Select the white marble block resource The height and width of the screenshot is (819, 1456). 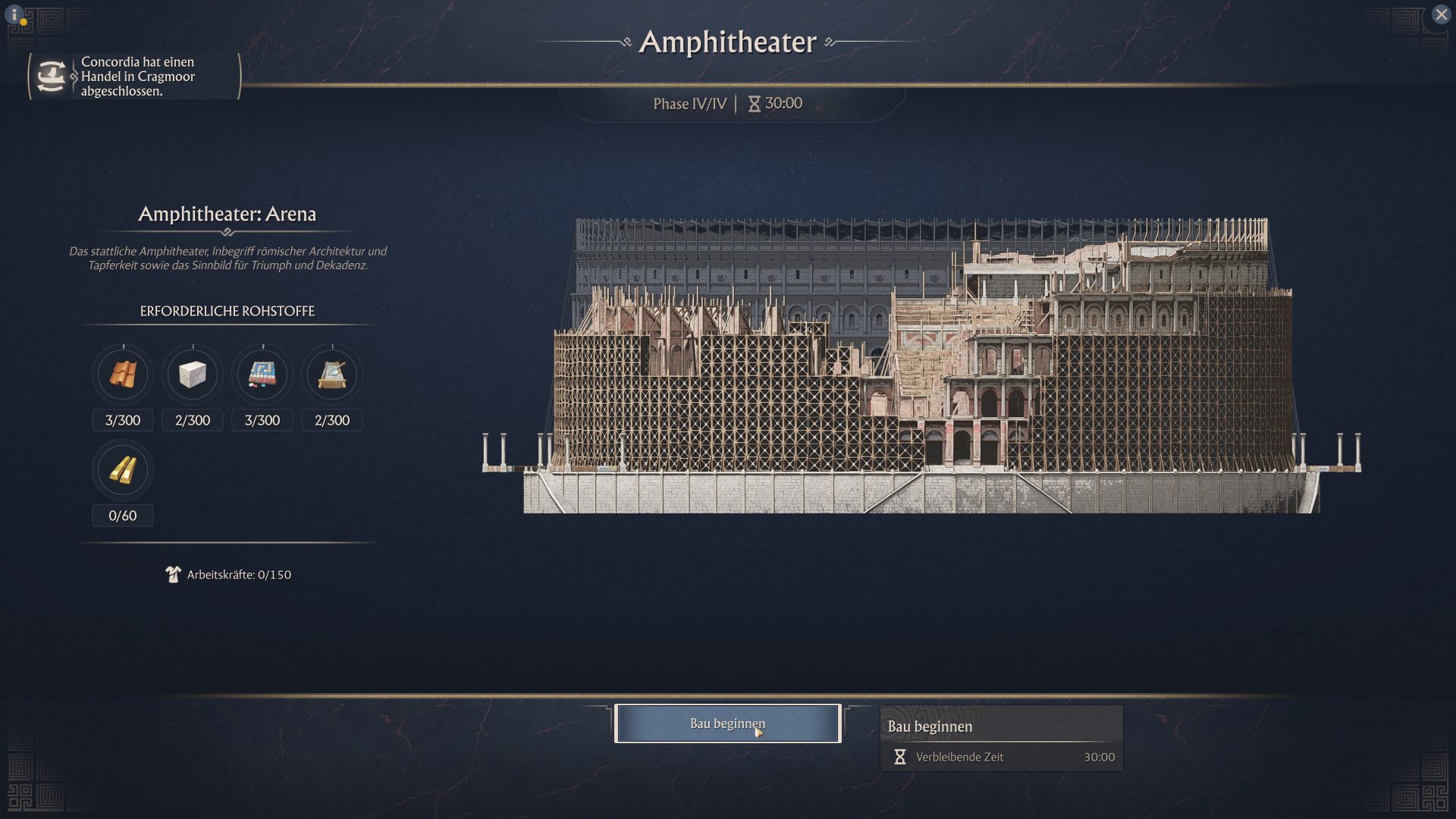[193, 375]
